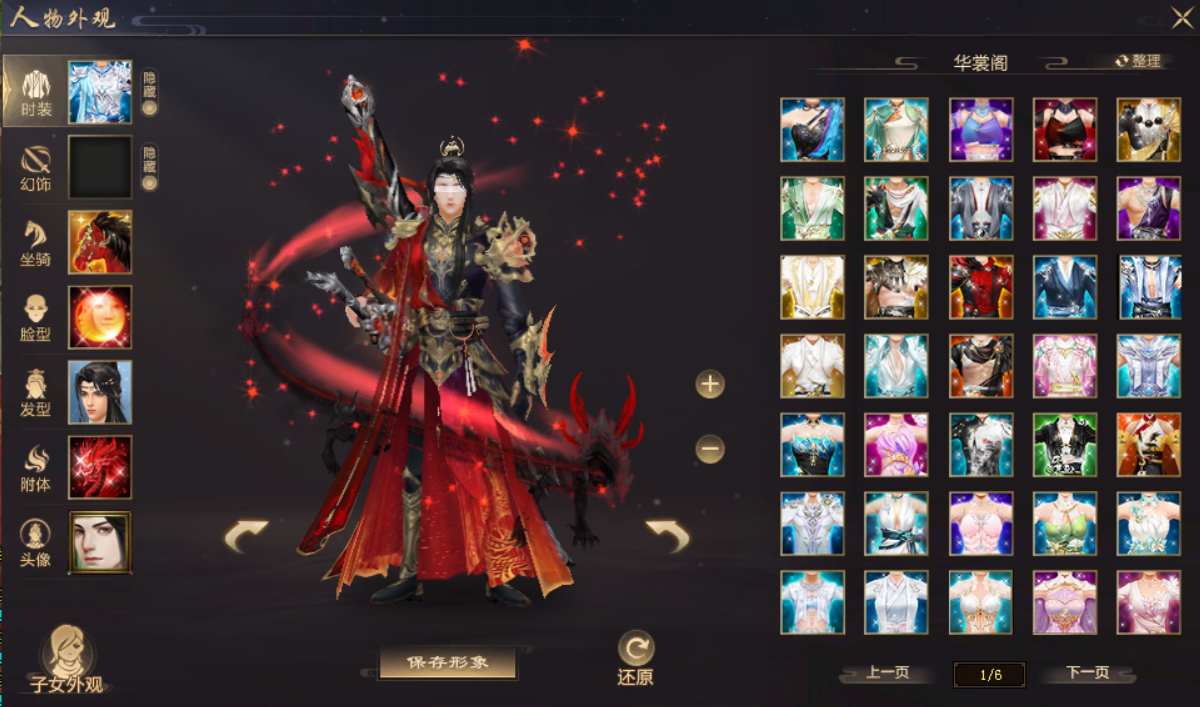Image resolution: width=1200 pixels, height=707 pixels.
Task: Switch to the 时装 costume category
Action: point(36,92)
